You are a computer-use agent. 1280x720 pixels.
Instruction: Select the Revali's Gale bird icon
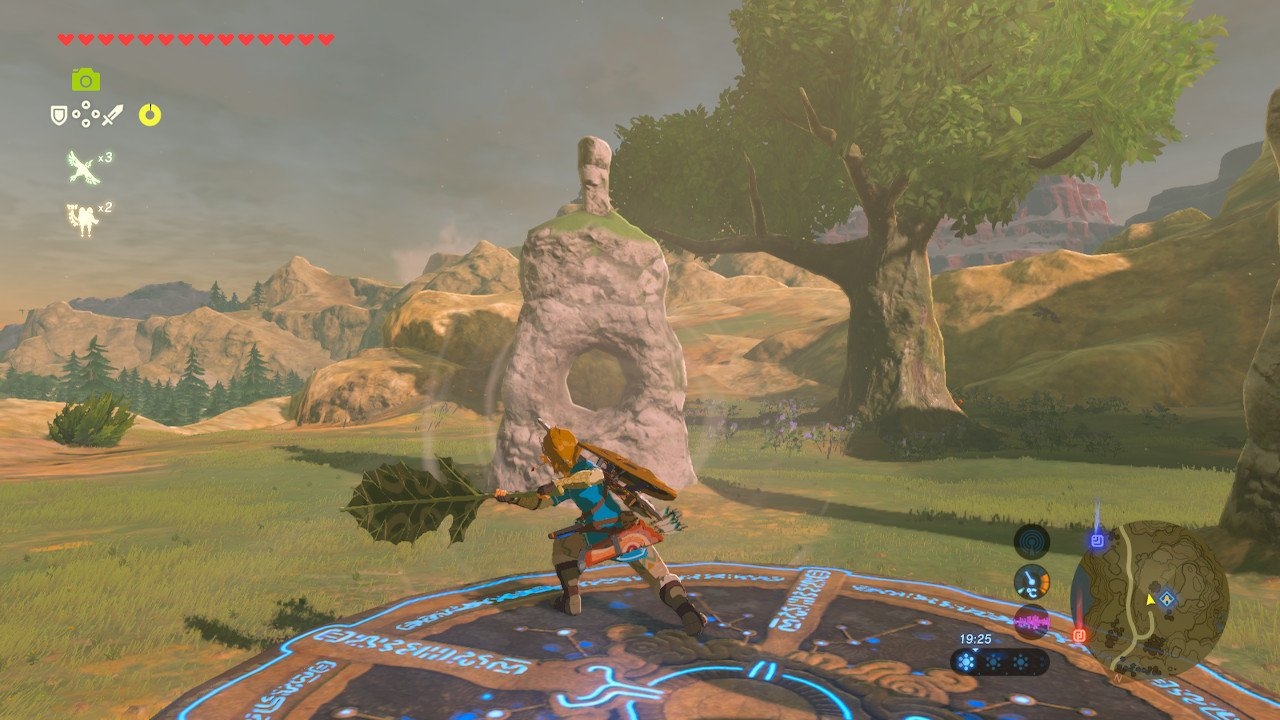click(80, 166)
